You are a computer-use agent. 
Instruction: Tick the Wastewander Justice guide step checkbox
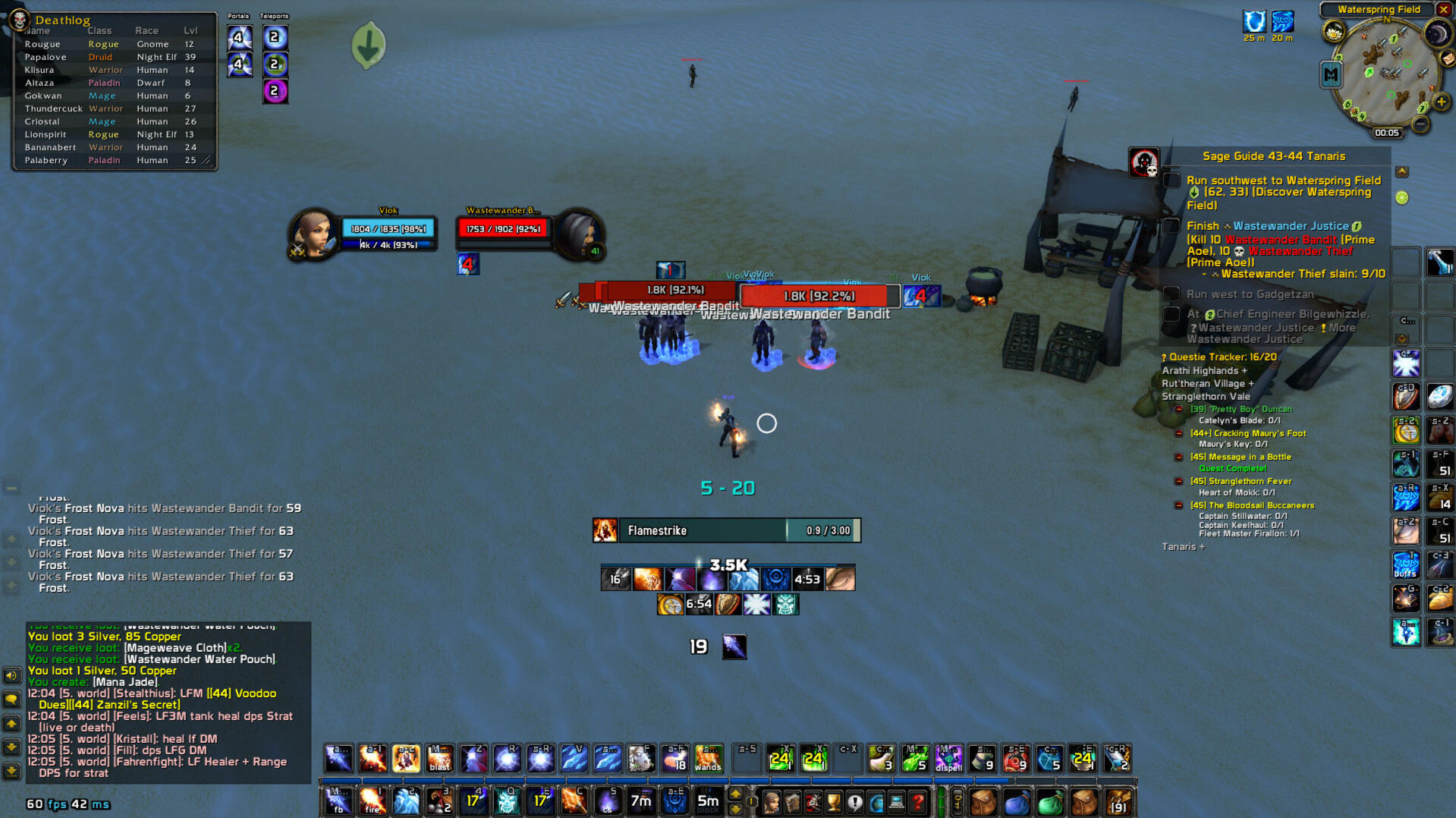click(1172, 226)
